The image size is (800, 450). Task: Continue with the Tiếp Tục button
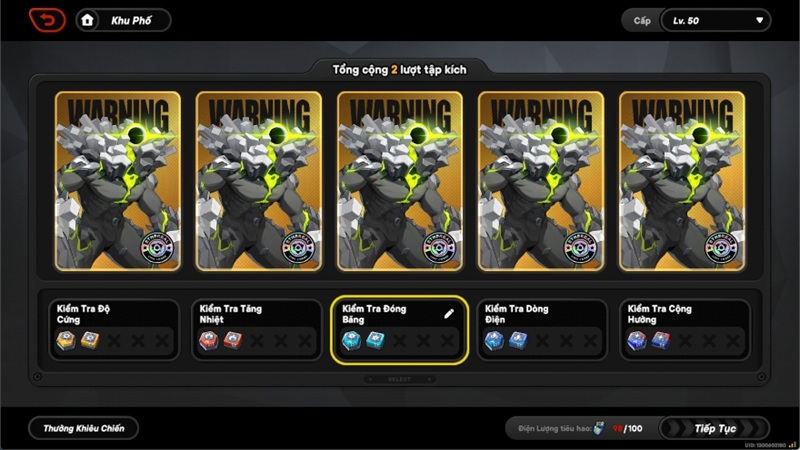714,428
